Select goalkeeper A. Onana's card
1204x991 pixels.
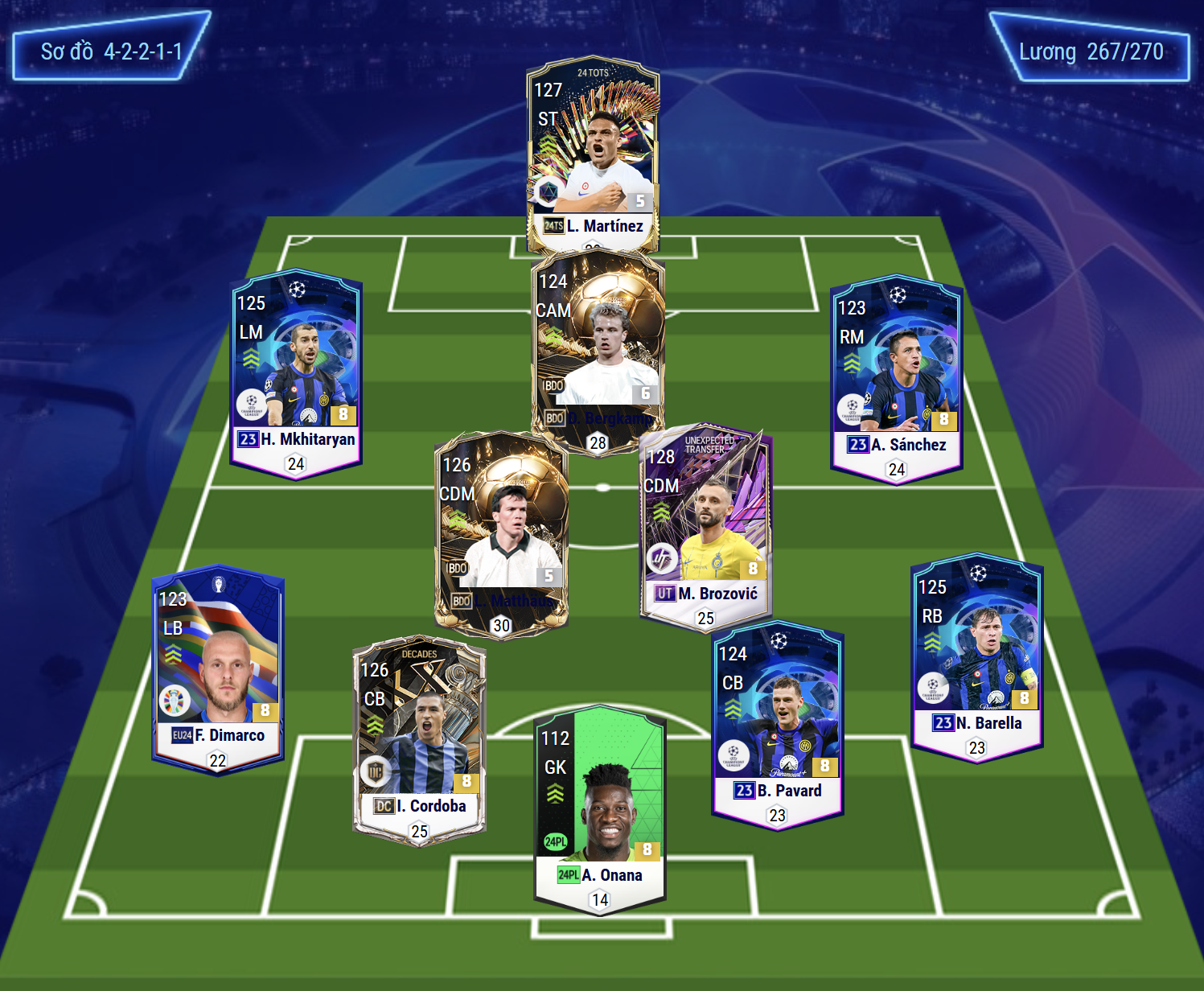600,804
